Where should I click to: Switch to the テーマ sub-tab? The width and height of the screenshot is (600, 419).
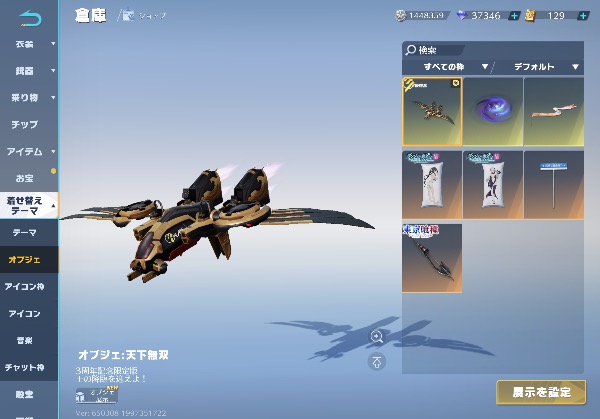point(25,232)
